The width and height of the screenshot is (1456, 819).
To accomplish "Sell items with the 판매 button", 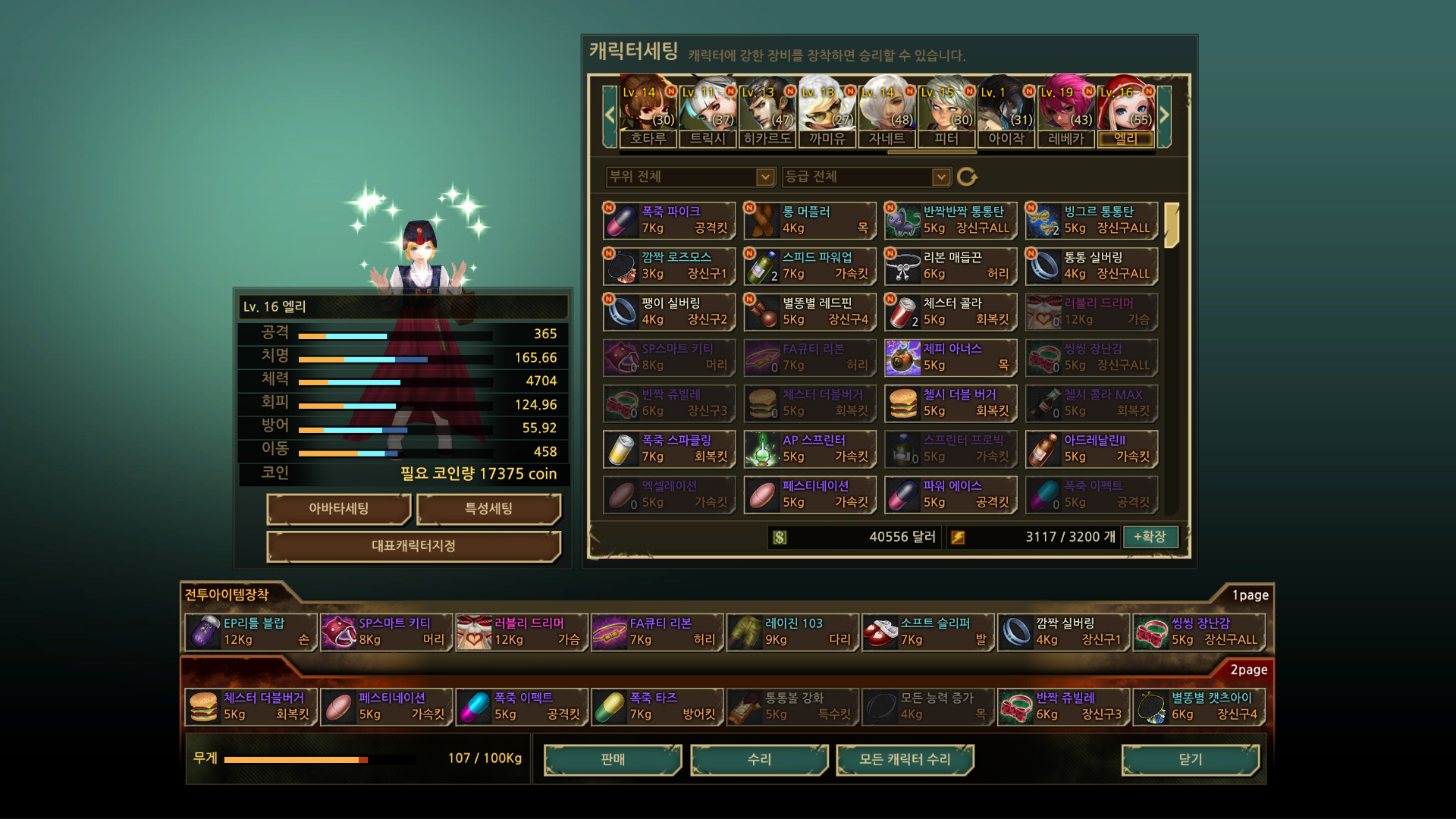I will (612, 759).
